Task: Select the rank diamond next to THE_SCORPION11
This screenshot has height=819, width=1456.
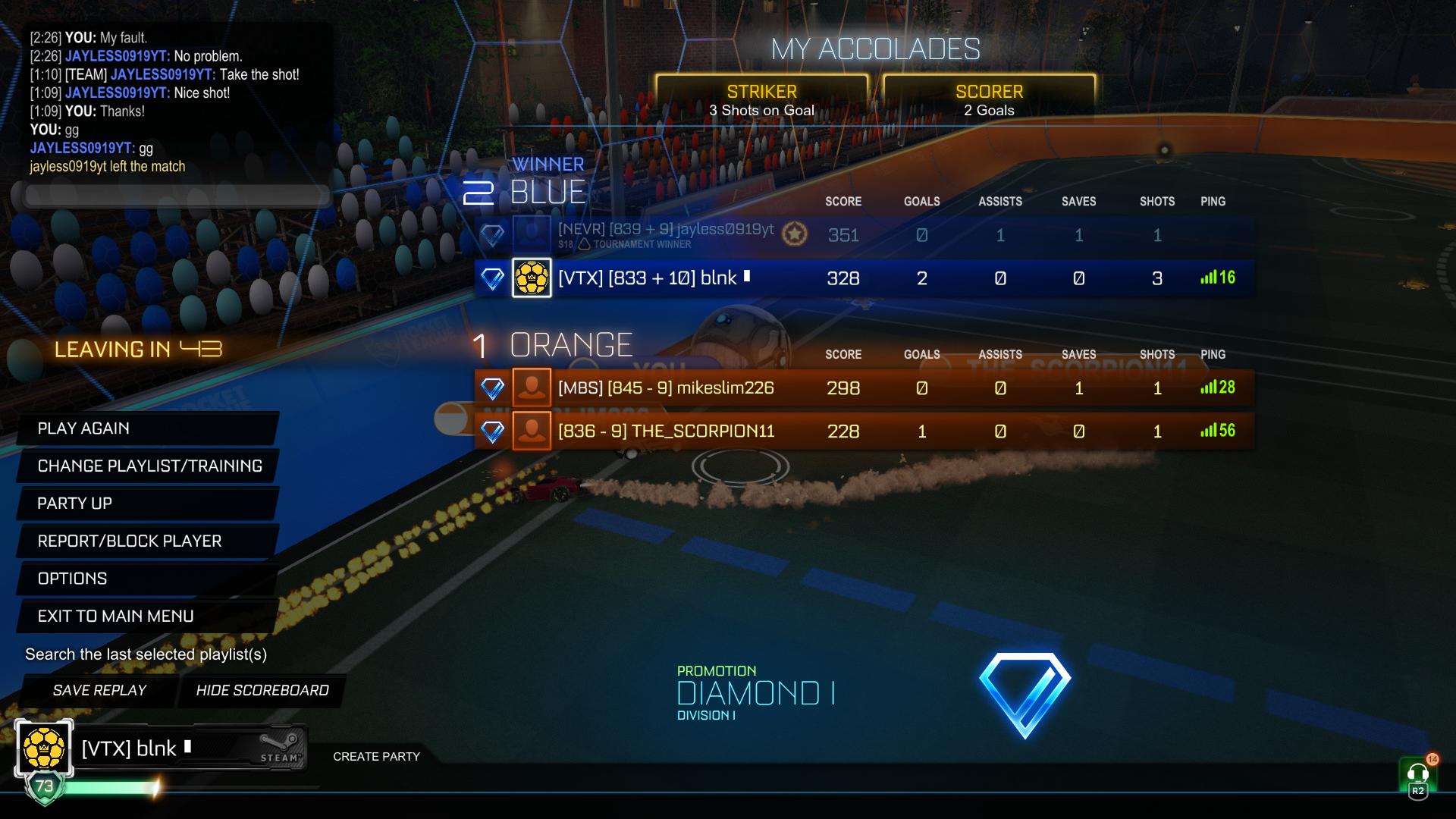Action: pos(493,431)
